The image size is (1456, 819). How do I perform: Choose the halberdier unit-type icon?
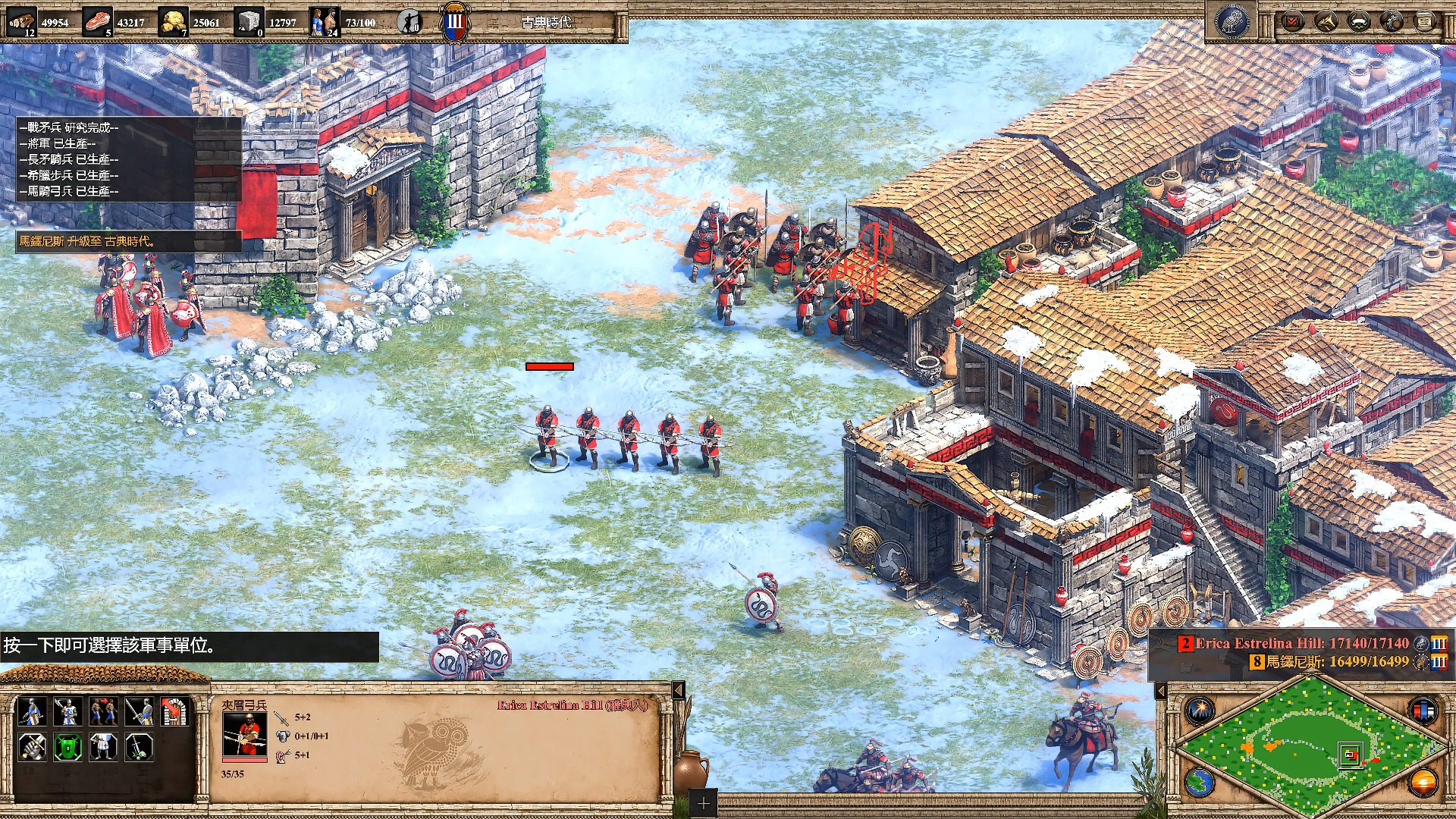click(x=67, y=712)
